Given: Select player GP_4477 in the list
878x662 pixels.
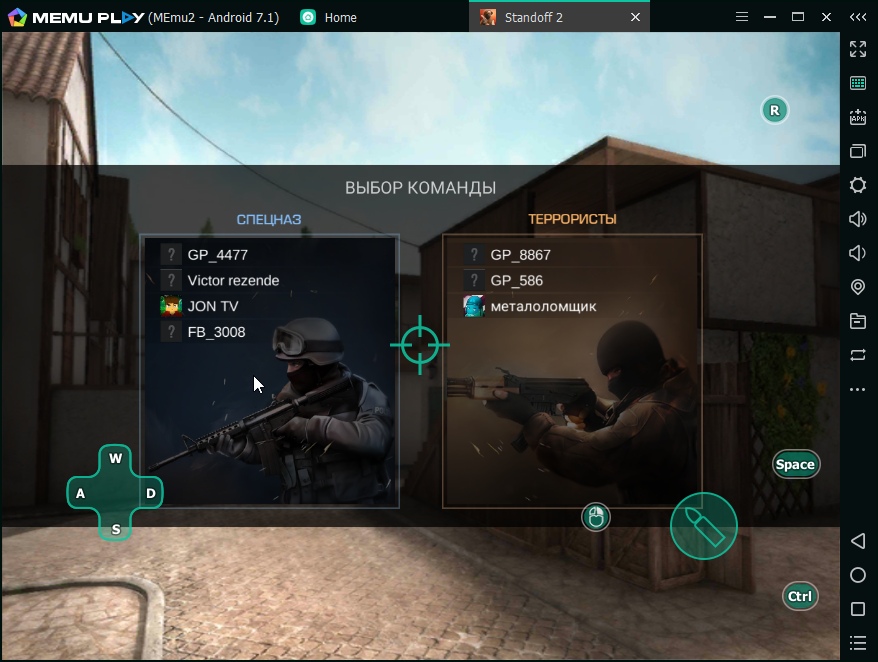Looking at the screenshot, I should tap(217, 255).
